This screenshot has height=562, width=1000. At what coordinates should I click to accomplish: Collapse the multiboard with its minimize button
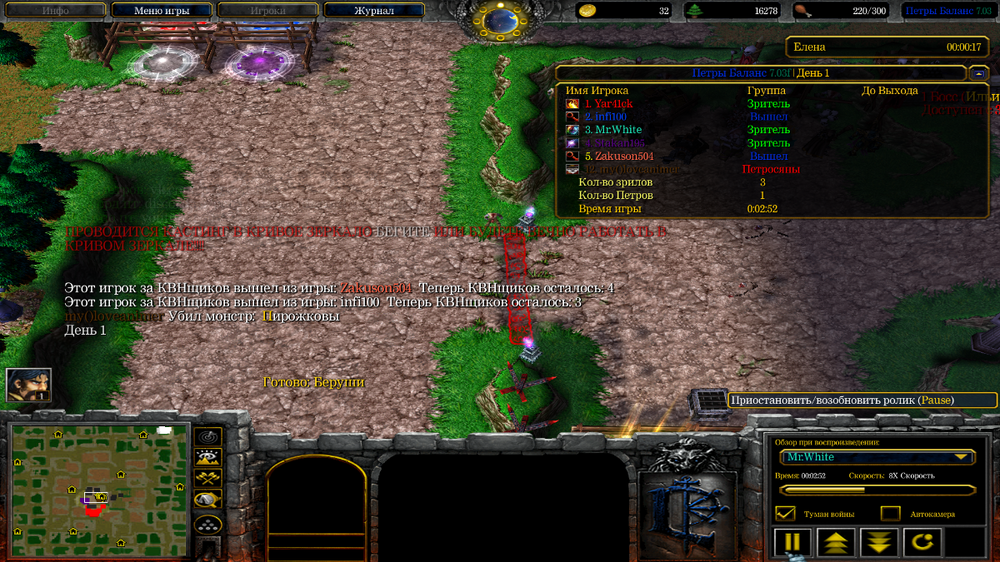tap(979, 74)
